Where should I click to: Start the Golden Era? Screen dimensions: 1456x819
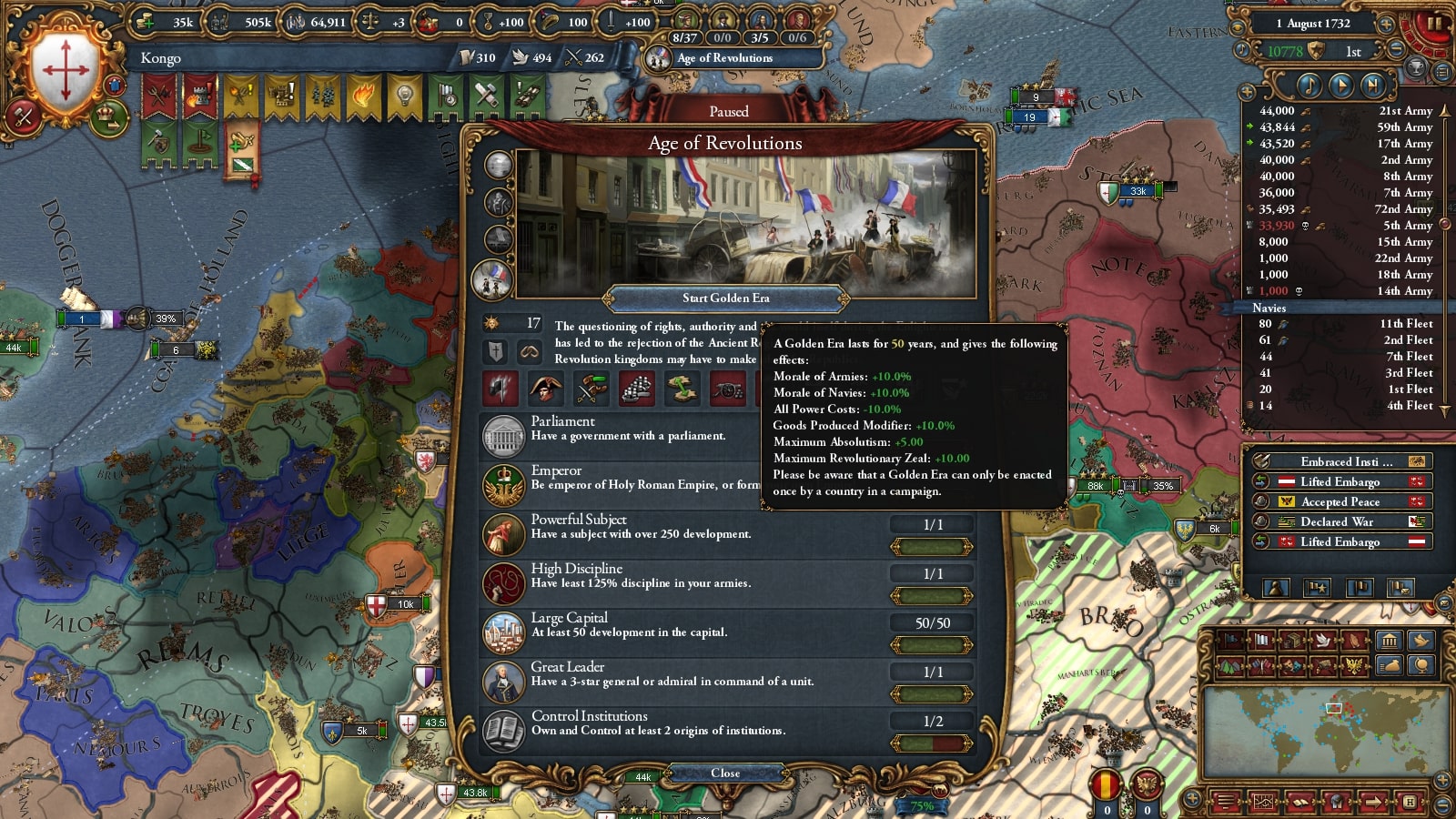(725, 298)
